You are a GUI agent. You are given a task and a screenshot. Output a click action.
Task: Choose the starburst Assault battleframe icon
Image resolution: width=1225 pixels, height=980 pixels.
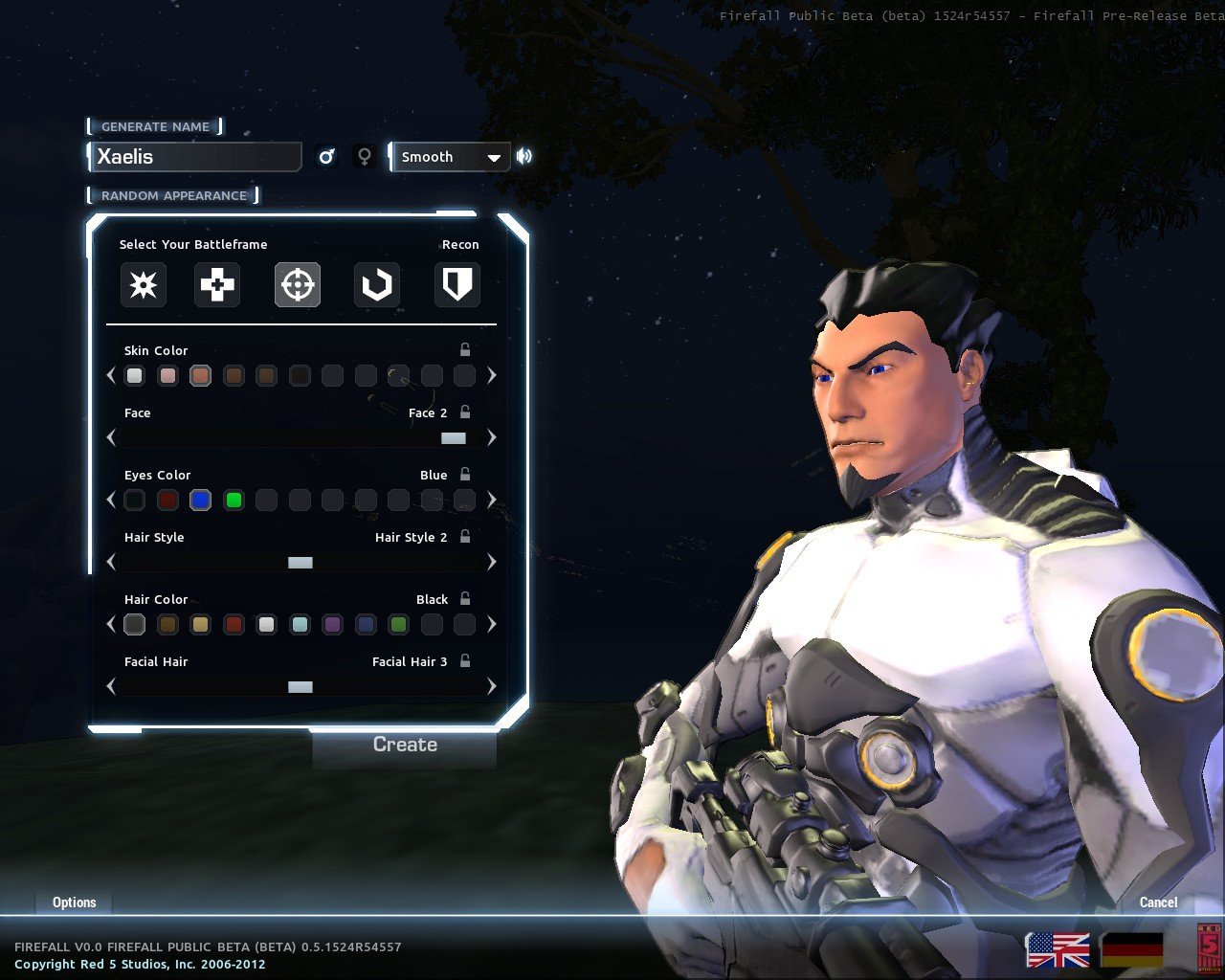[x=144, y=284]
